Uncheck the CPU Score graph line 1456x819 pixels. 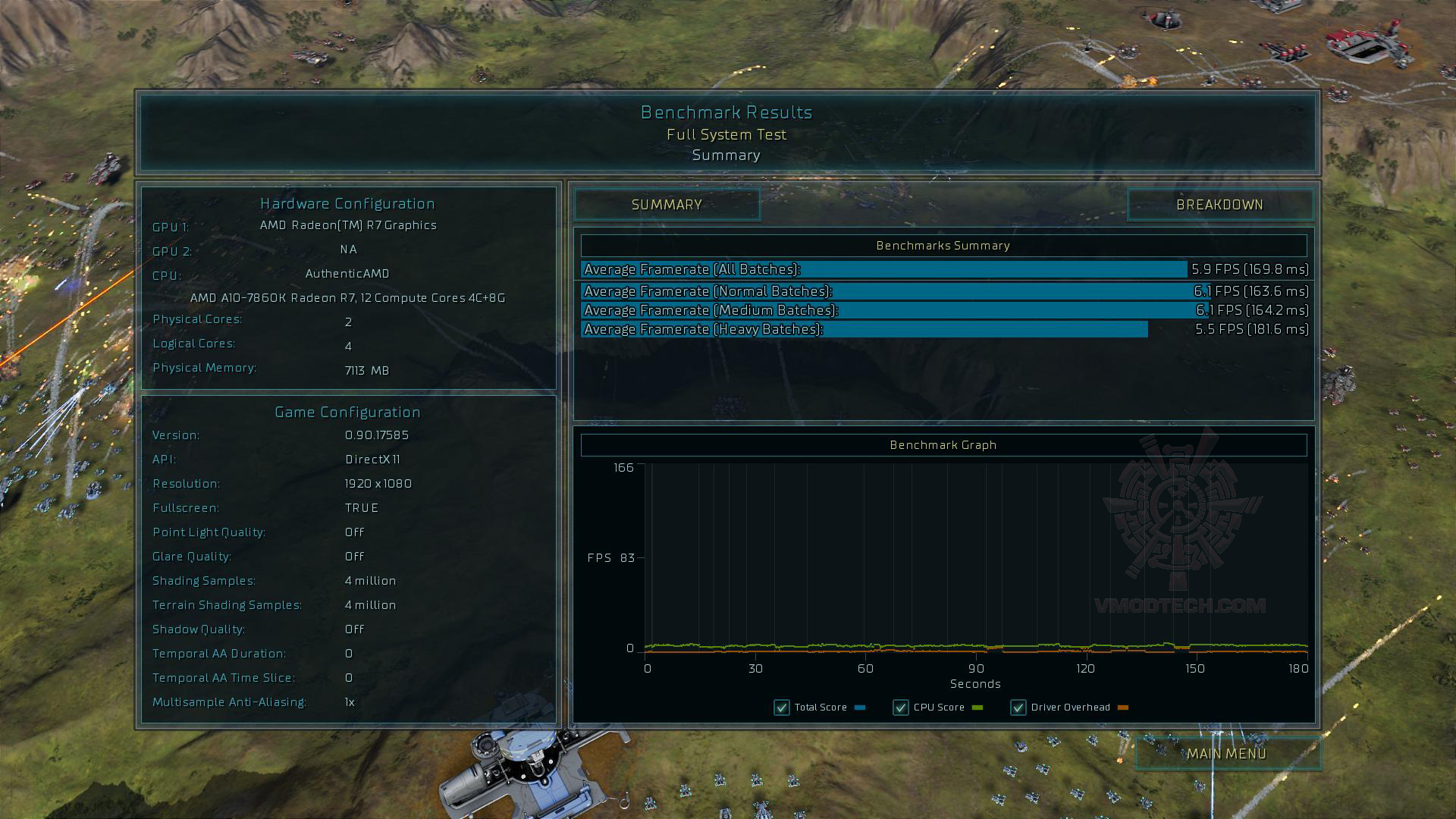pyautogui.click(x=900, y=708)
